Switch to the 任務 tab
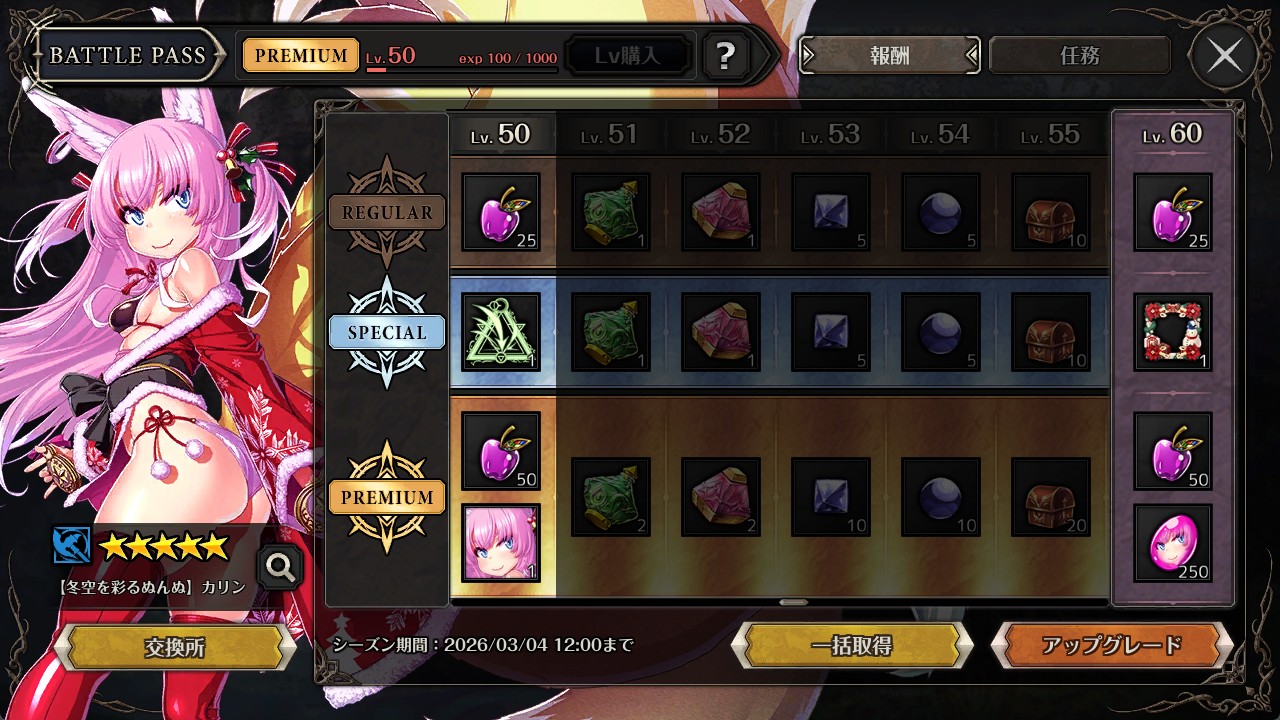 [1079, 56]
